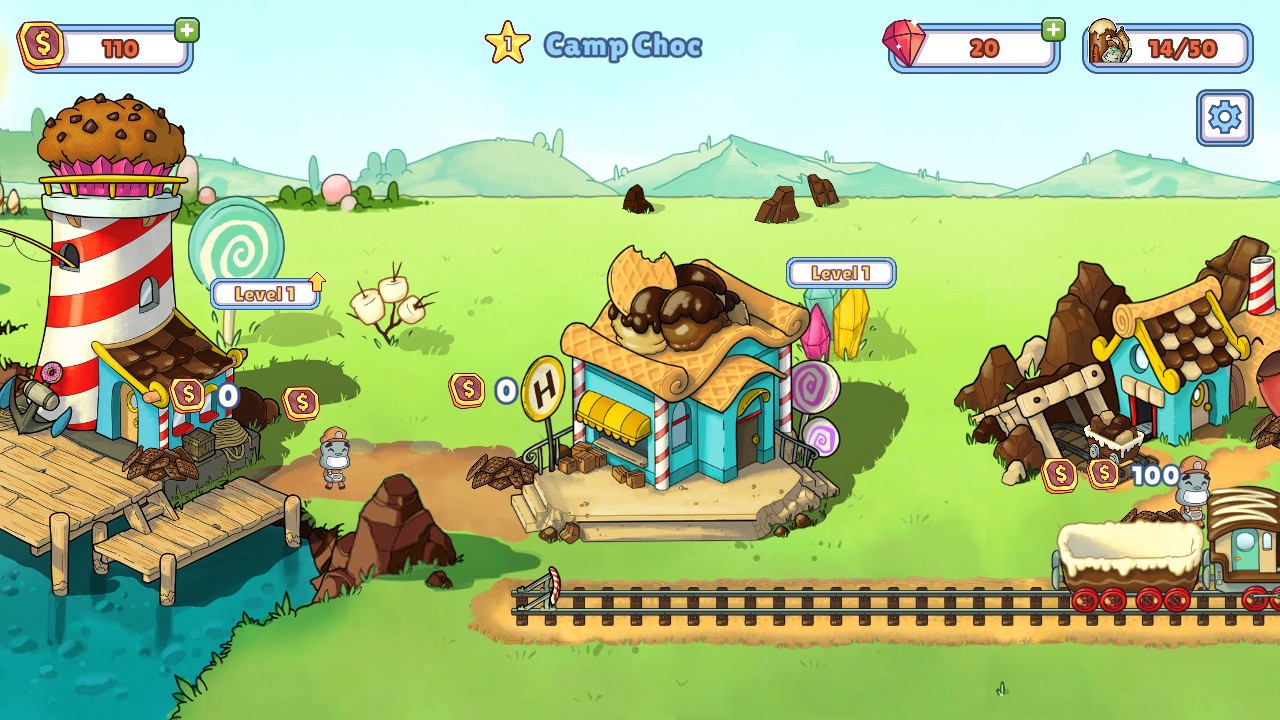Upgrade the lighthouse via its Level 1 tag
Viewport: 1280px width, 720px height.
pos(266,293)
